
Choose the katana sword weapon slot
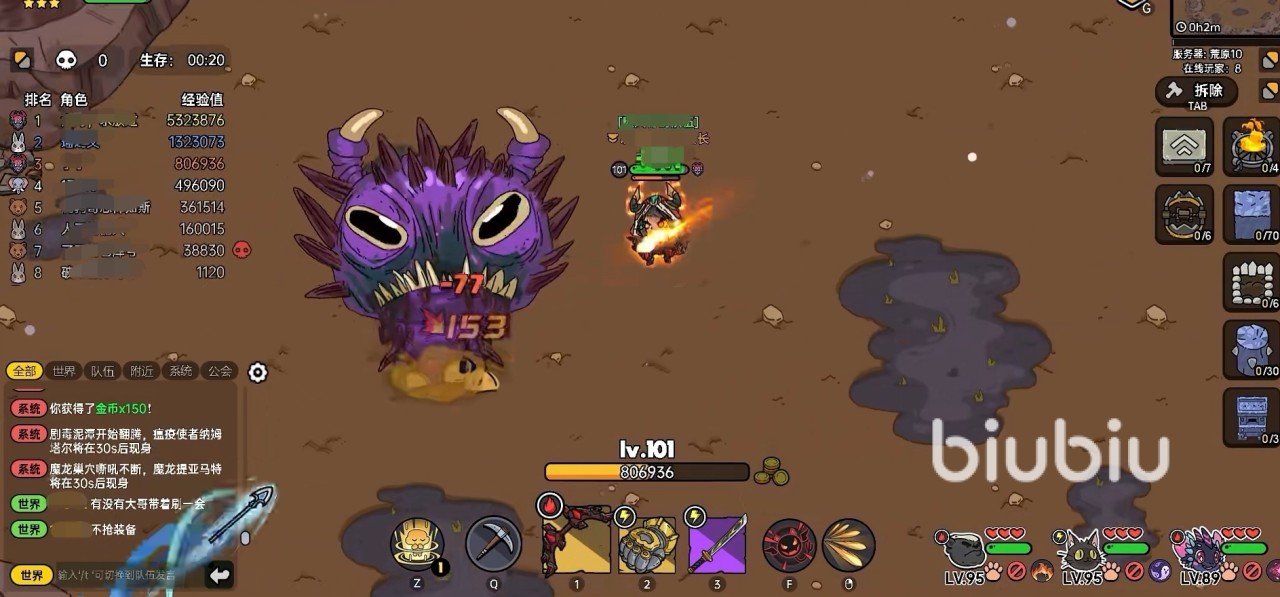tap(716, 544)
